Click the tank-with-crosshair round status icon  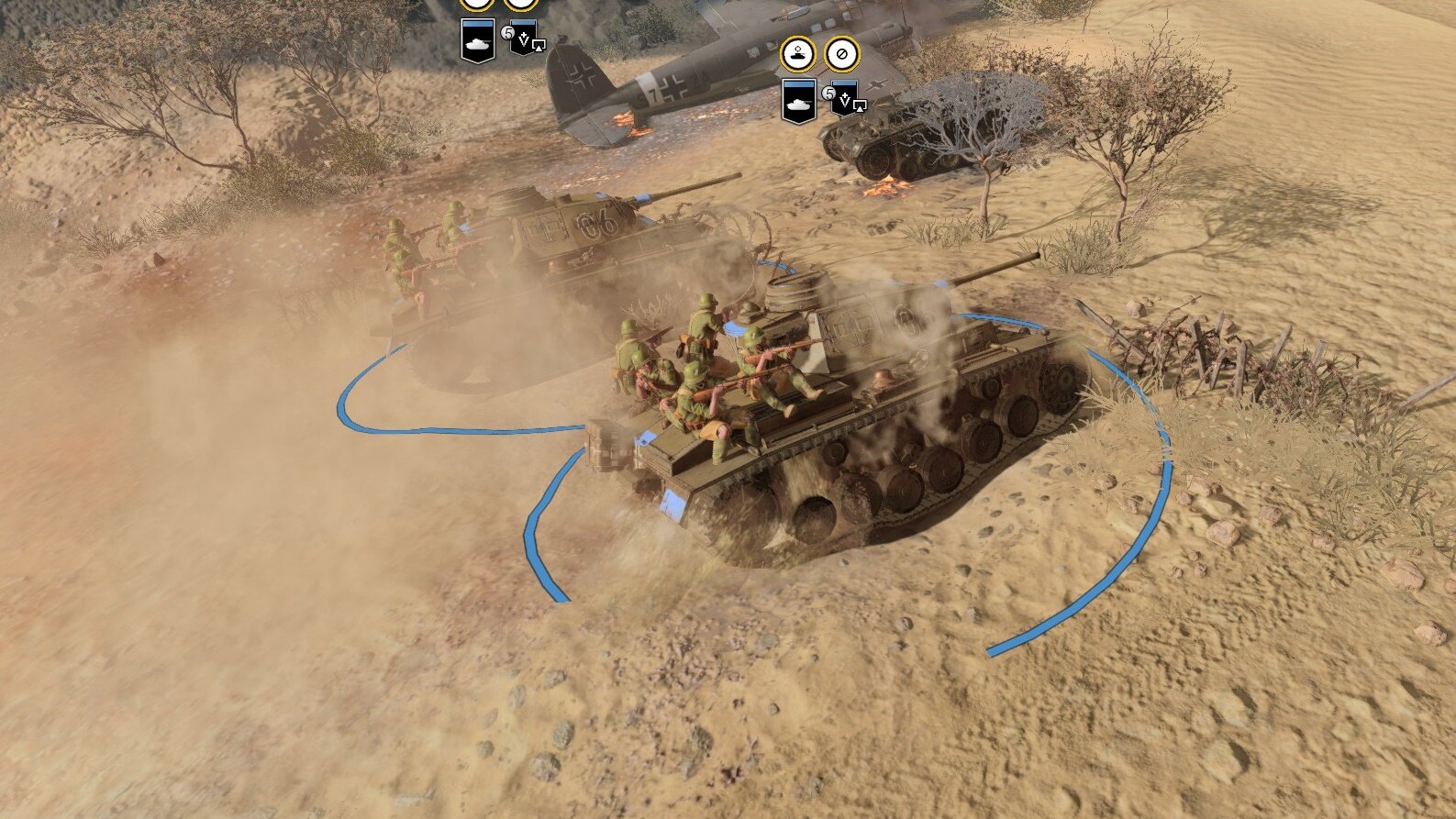(797, 54)
